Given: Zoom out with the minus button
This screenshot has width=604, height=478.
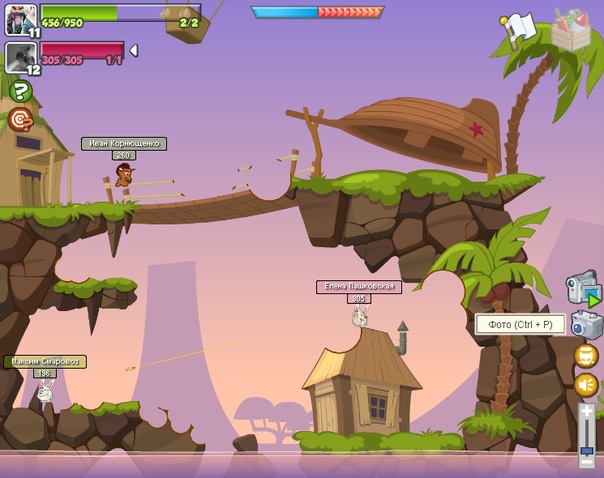Looking at the screenshot, I should point(587,461).
